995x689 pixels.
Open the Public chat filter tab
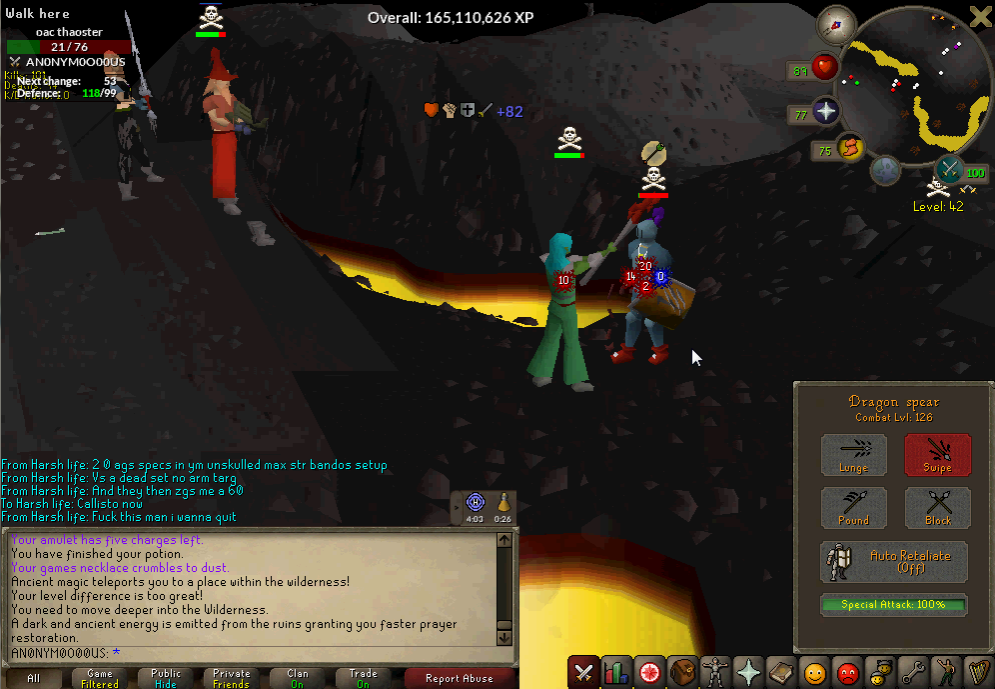(x=166, y=678)
